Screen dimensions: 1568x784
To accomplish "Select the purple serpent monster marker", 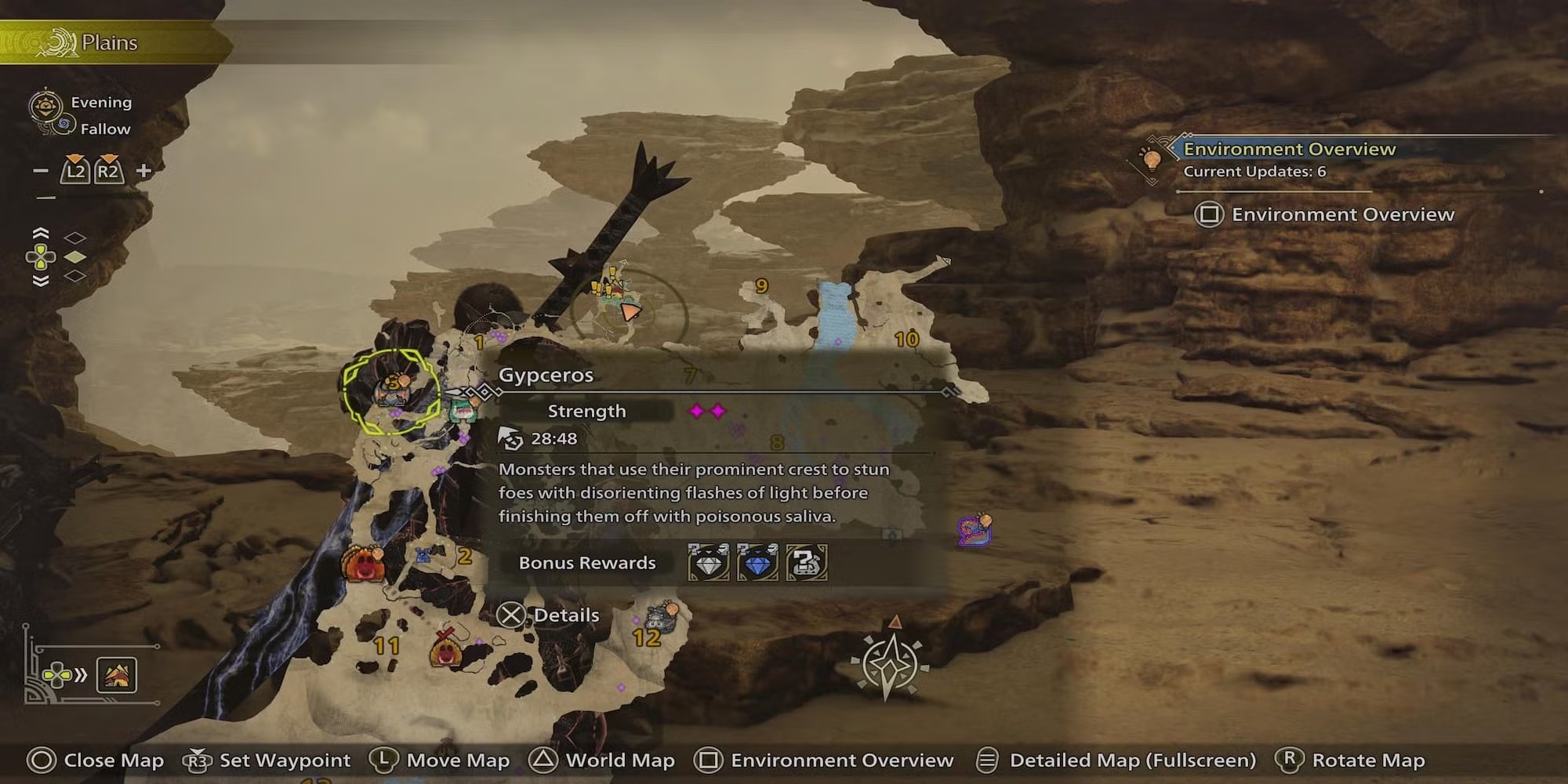I will (x=975, y=531).
